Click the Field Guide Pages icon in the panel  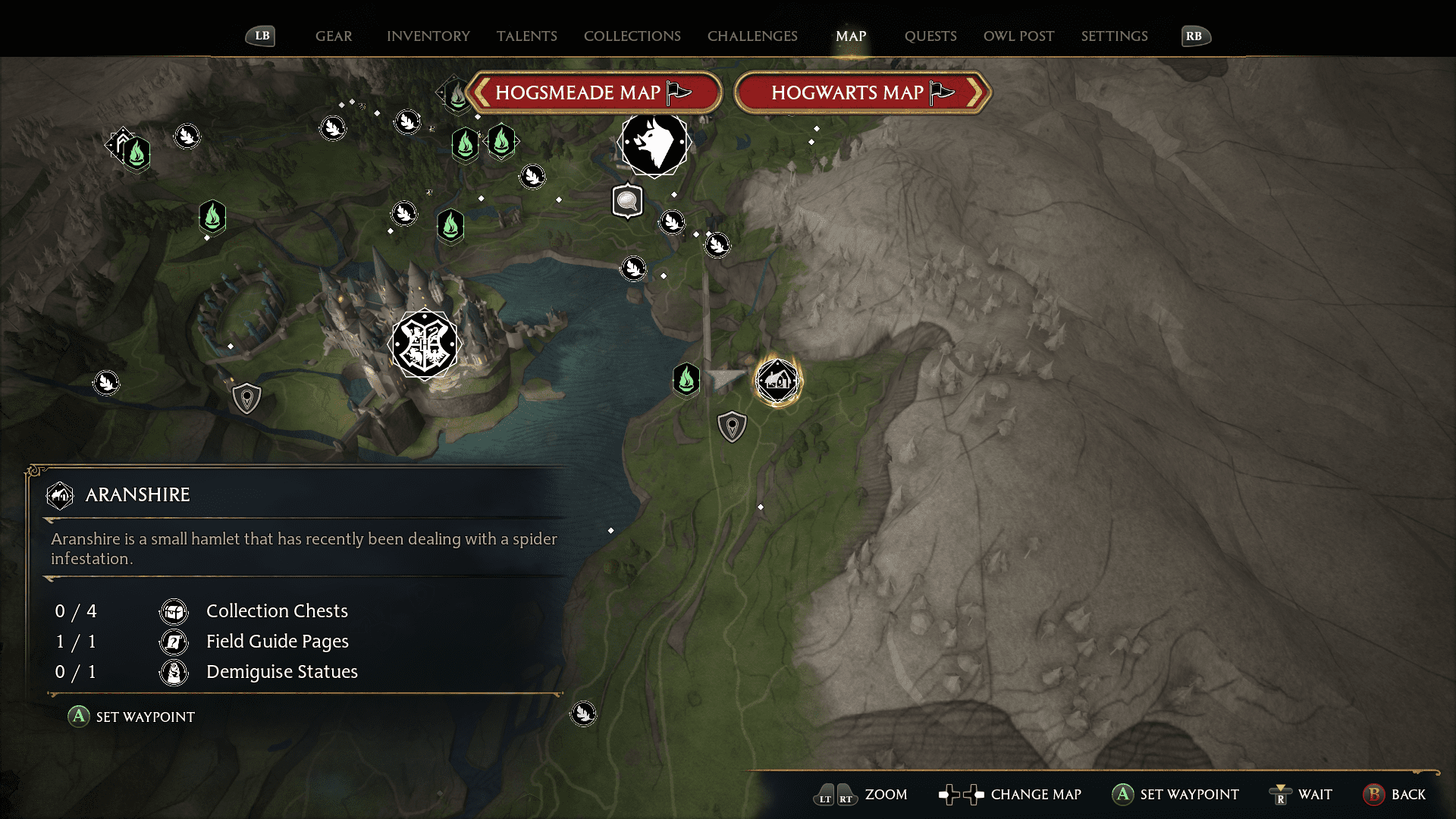[174, 642]
